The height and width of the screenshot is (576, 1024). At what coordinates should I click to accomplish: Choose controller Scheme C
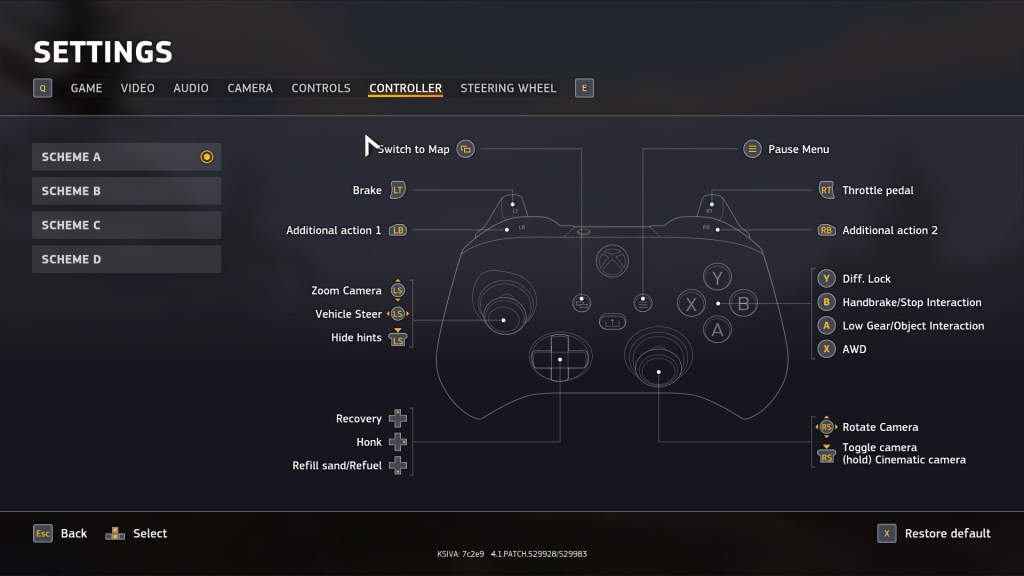[126, 225]
